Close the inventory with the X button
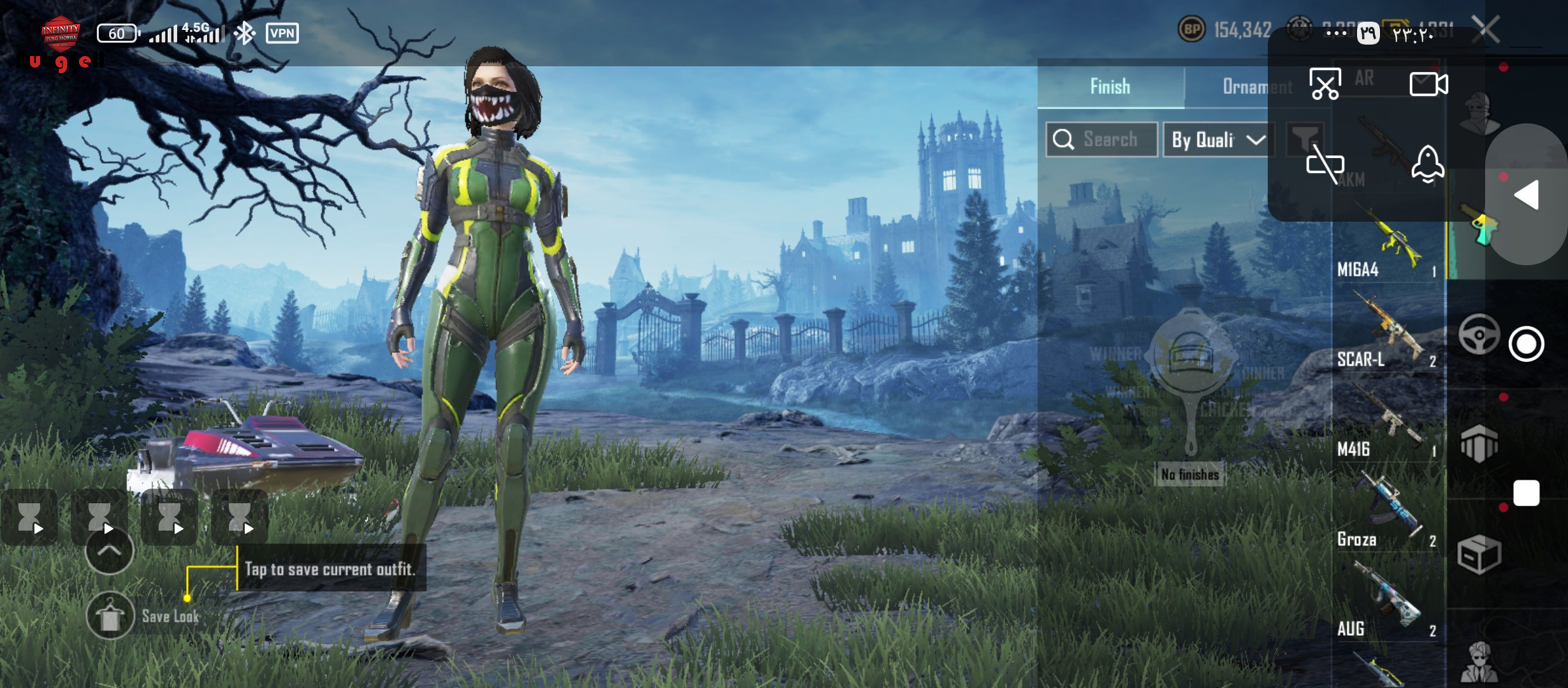This screenshot has height=688, width=1568. point(1486,29)
